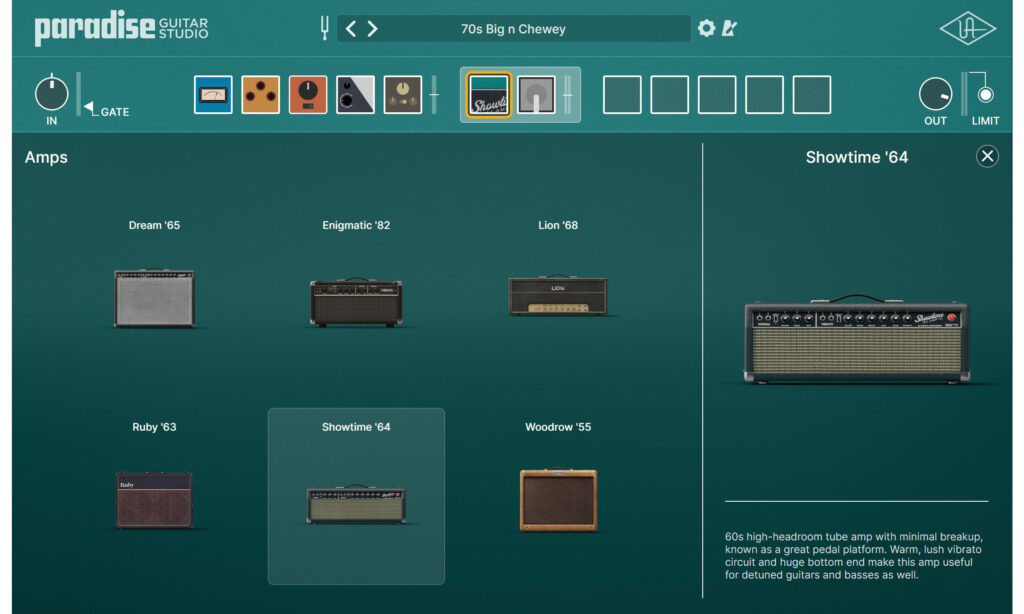Open the grey cabinet slot in the chain
The width and height of the screenshot is (1024, 614).
point(537,95)
